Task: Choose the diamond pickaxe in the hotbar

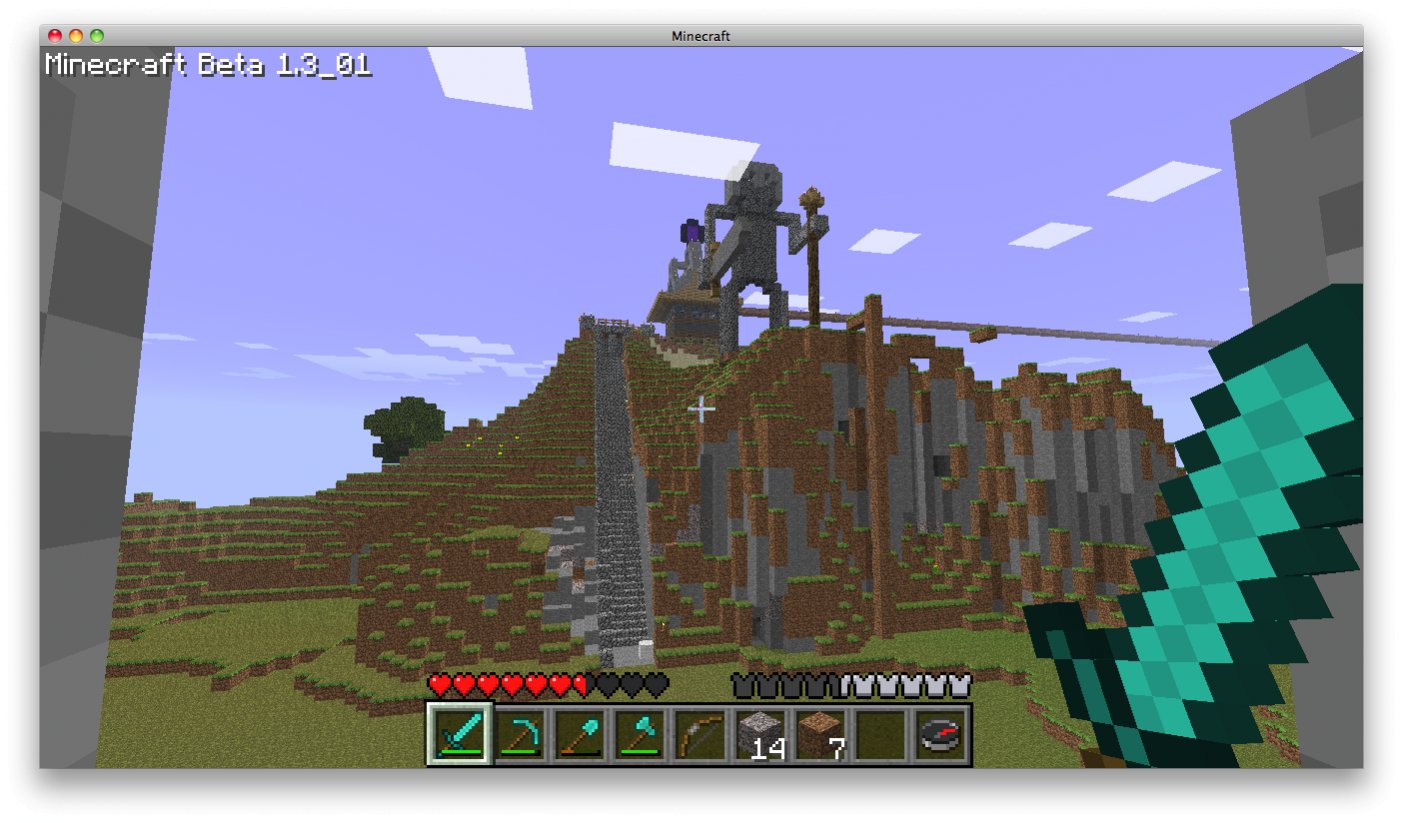Action: (x=520, y=734)
